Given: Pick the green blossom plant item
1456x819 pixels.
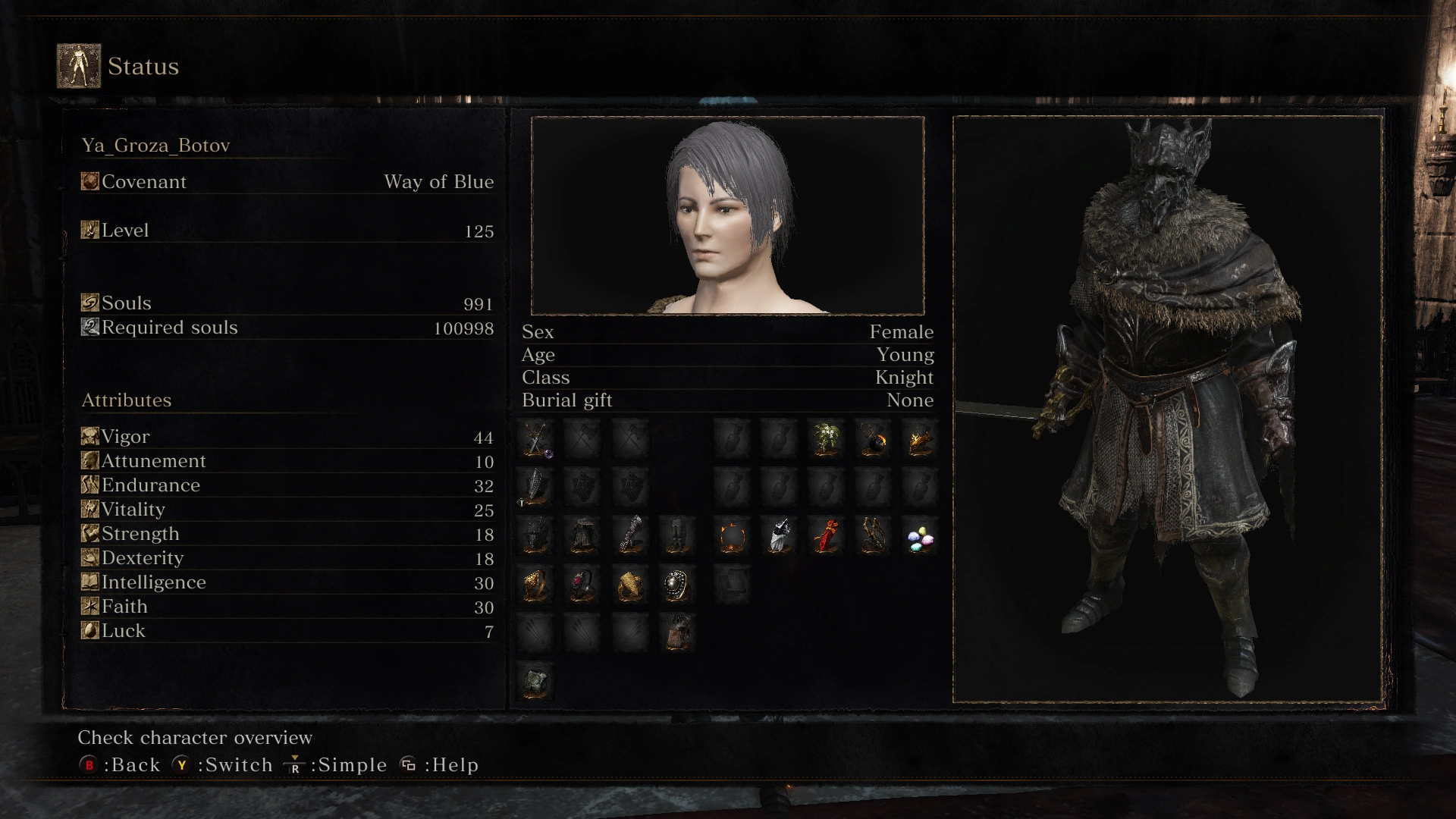Looking at the screenshot, I should click(x=827, y=438).
